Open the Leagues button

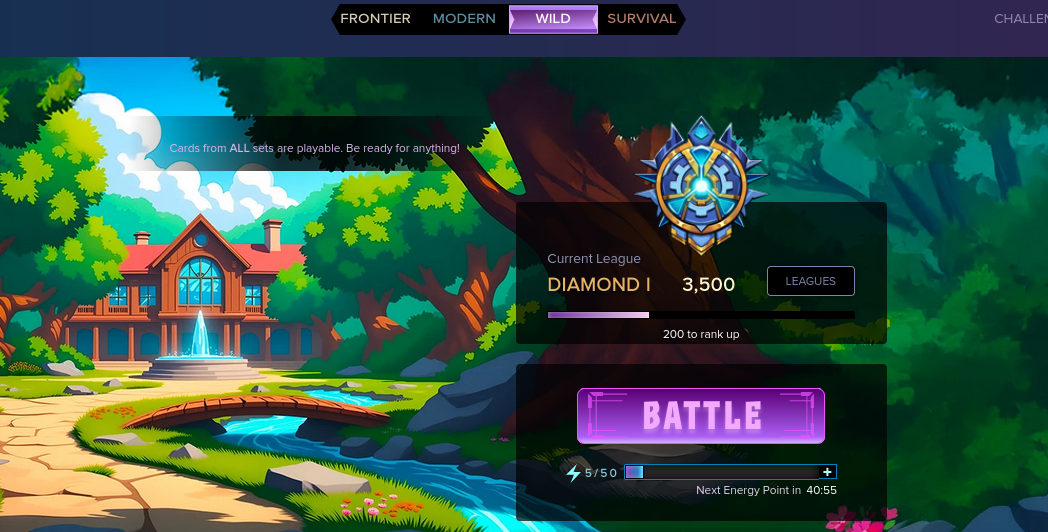(x=810, y=281)
